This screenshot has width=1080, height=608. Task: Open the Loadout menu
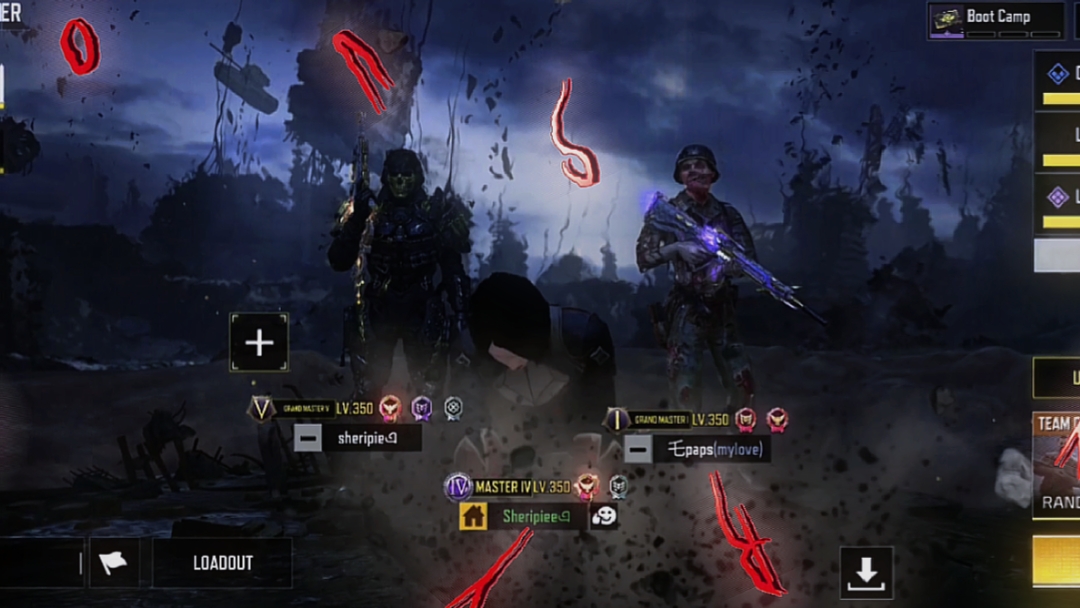pos(222,563)
